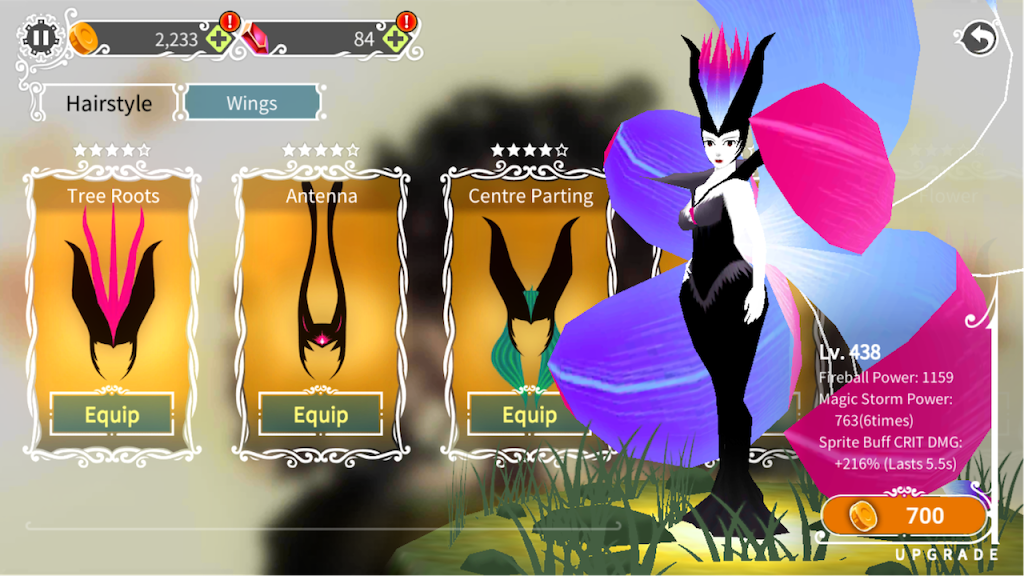Go back using the return arrow
The image size is (1024, 576).
point(977,39)
